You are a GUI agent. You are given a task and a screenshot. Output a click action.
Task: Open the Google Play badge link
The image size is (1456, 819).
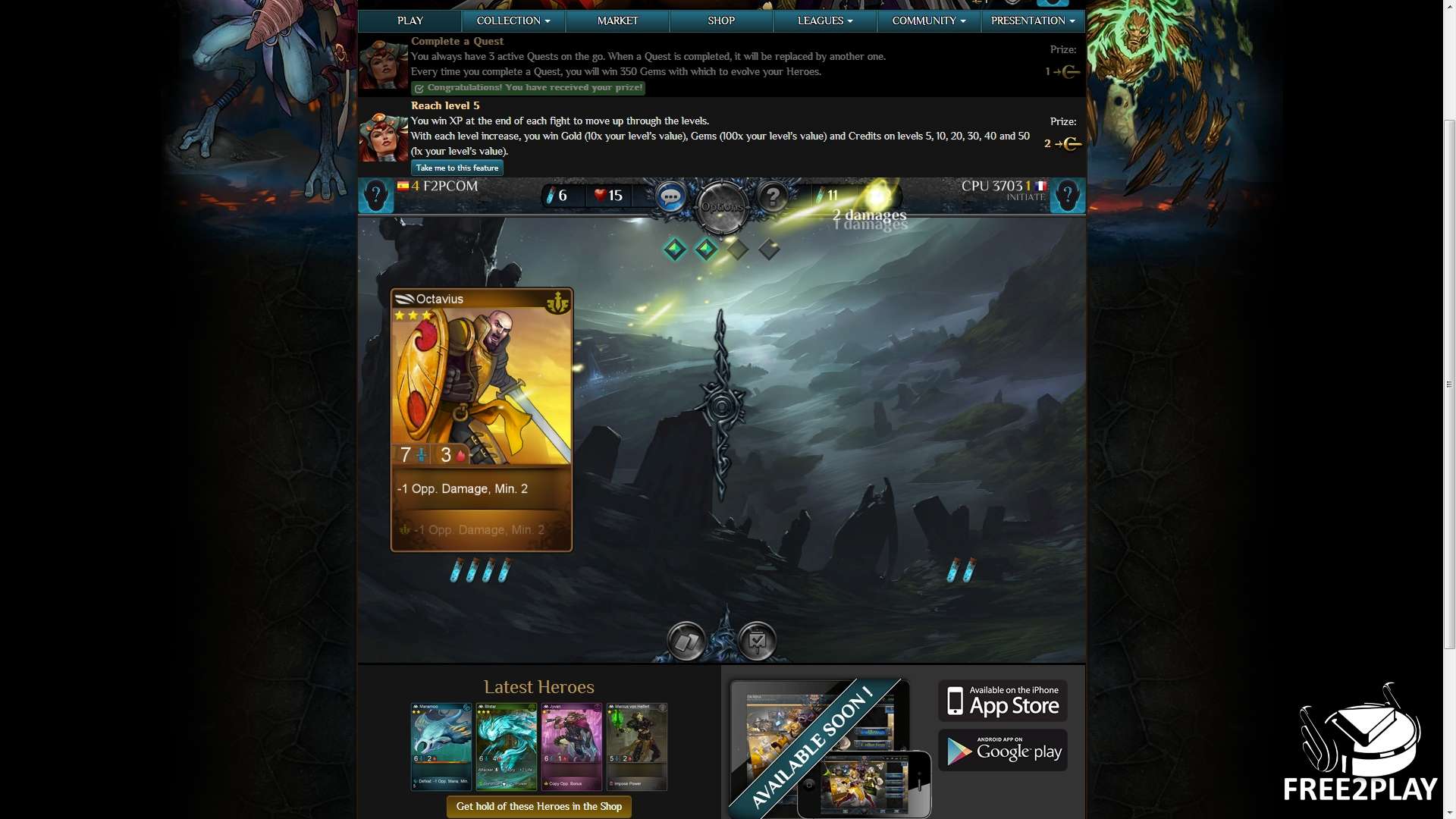pyautogui.click(x=1003, y=751)
